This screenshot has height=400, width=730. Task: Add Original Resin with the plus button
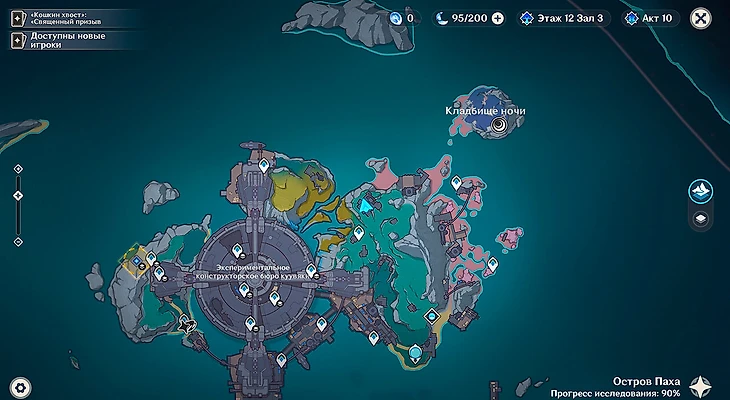coord(497,18)
